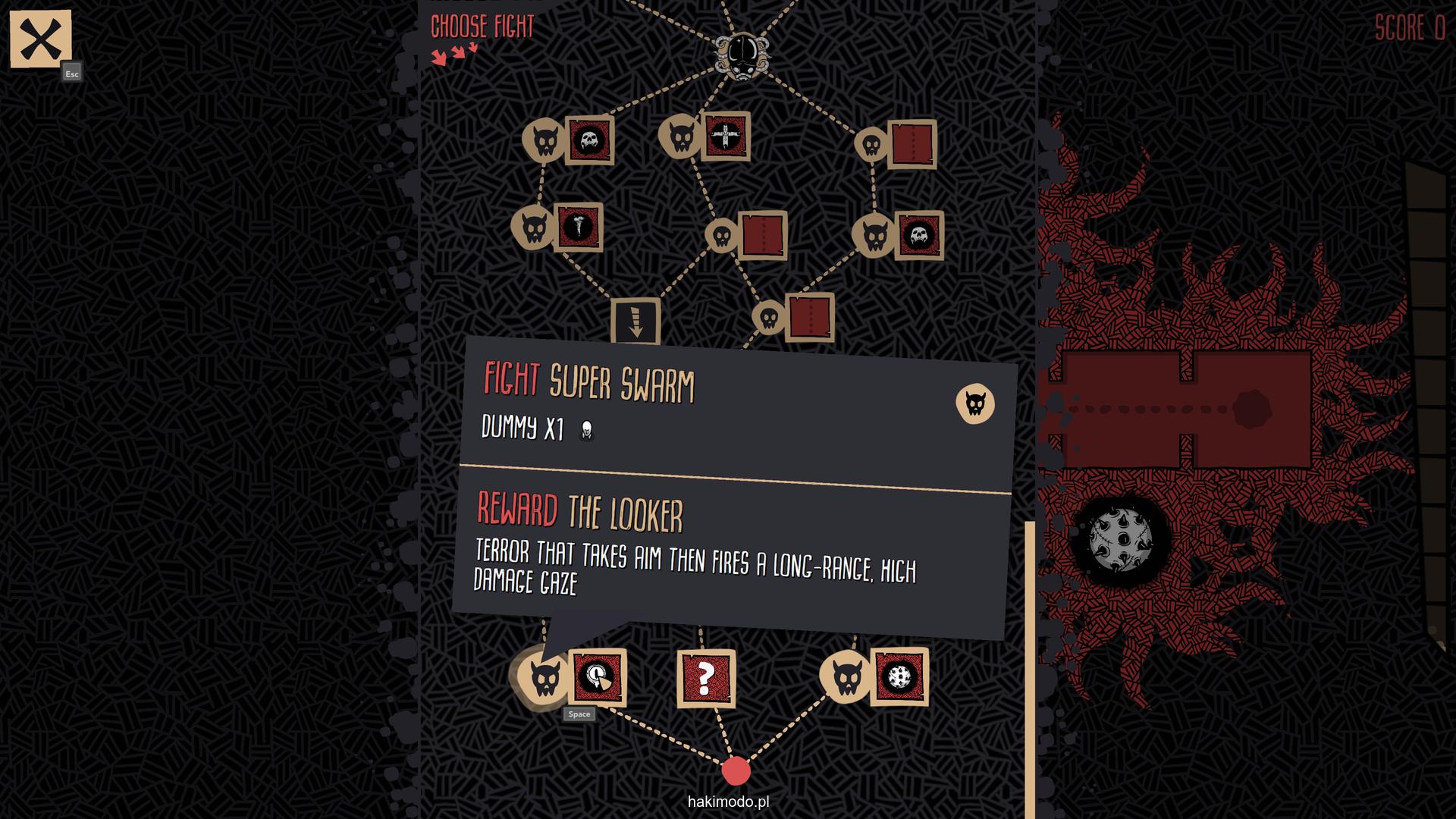Close the map with the crossed bones button
The height and width of the screenshot is (819, 1456).
(x=40, y=39)
